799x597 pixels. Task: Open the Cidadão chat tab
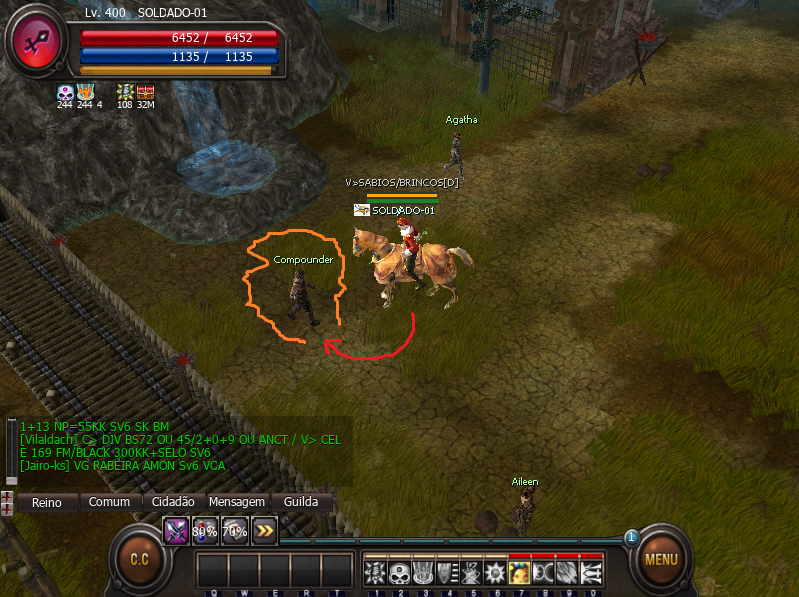coord(173,502)
